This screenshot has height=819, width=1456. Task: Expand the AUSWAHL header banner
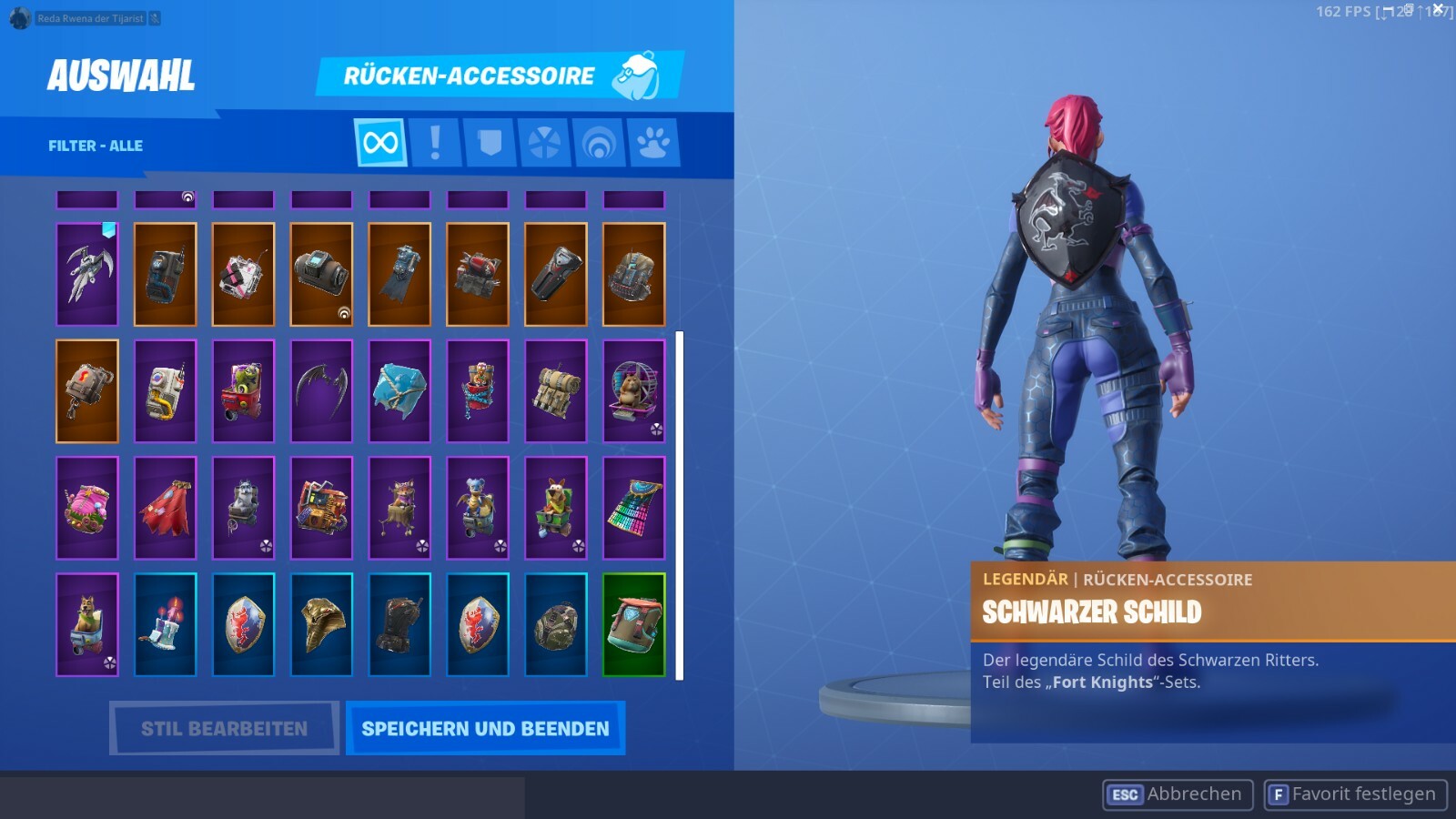click(120, 77)
